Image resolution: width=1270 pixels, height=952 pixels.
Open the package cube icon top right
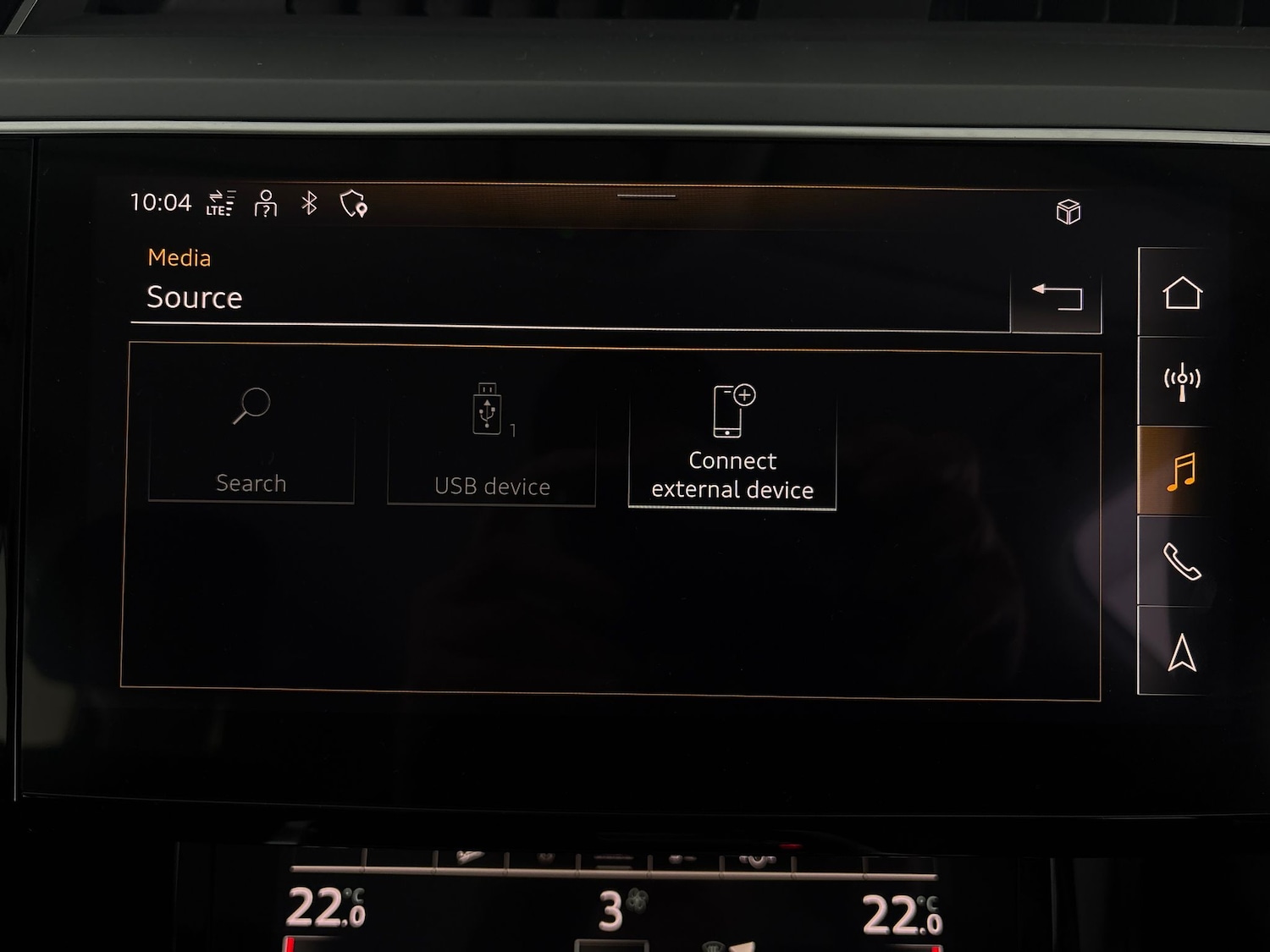coord(1068,212)
